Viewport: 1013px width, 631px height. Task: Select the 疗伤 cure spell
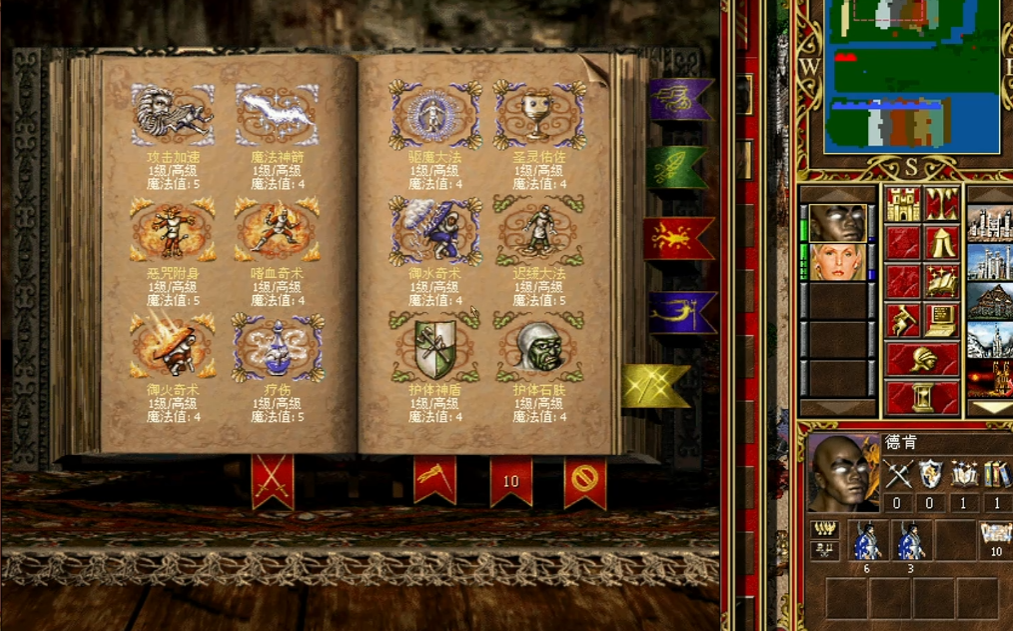click(x=277, y=347)
